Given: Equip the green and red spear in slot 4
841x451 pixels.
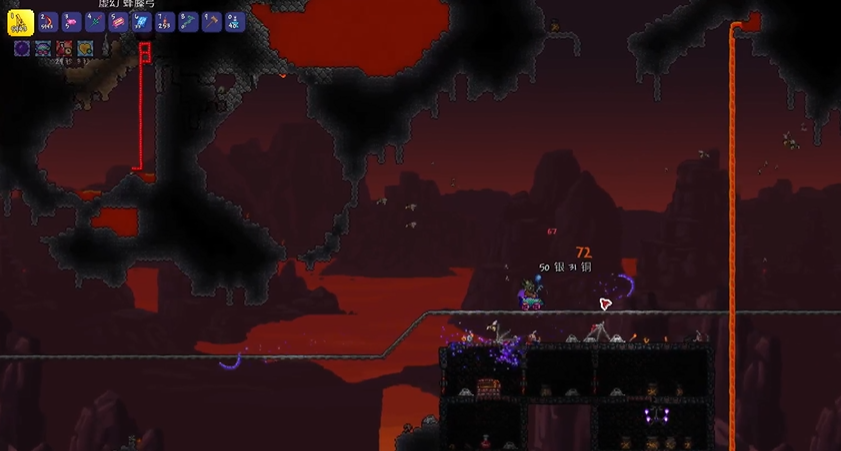Looking at the screenshot, I should pyautogui.click(x=94, y=21).
